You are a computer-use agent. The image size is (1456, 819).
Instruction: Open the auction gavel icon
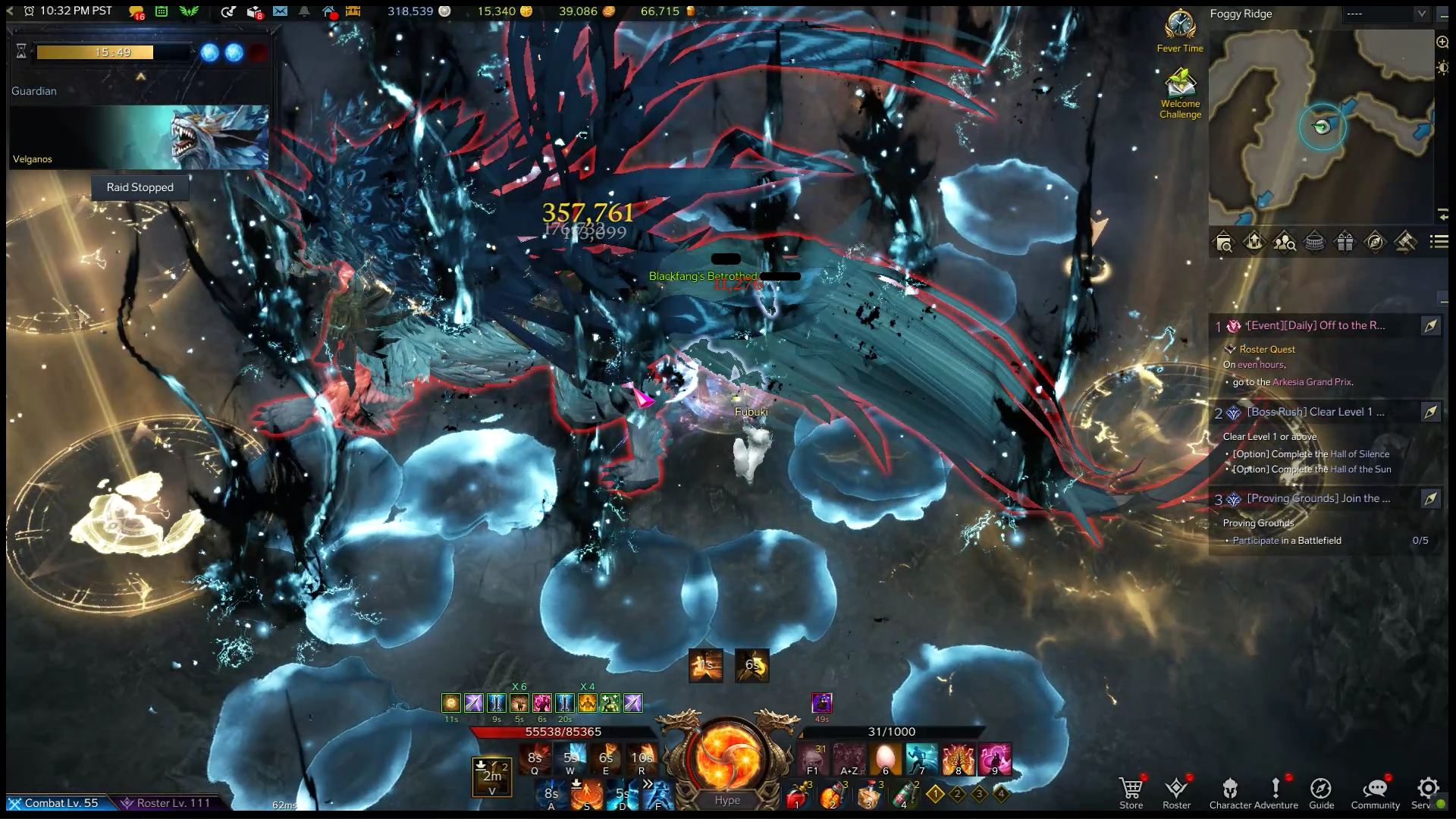[1405, 242]
